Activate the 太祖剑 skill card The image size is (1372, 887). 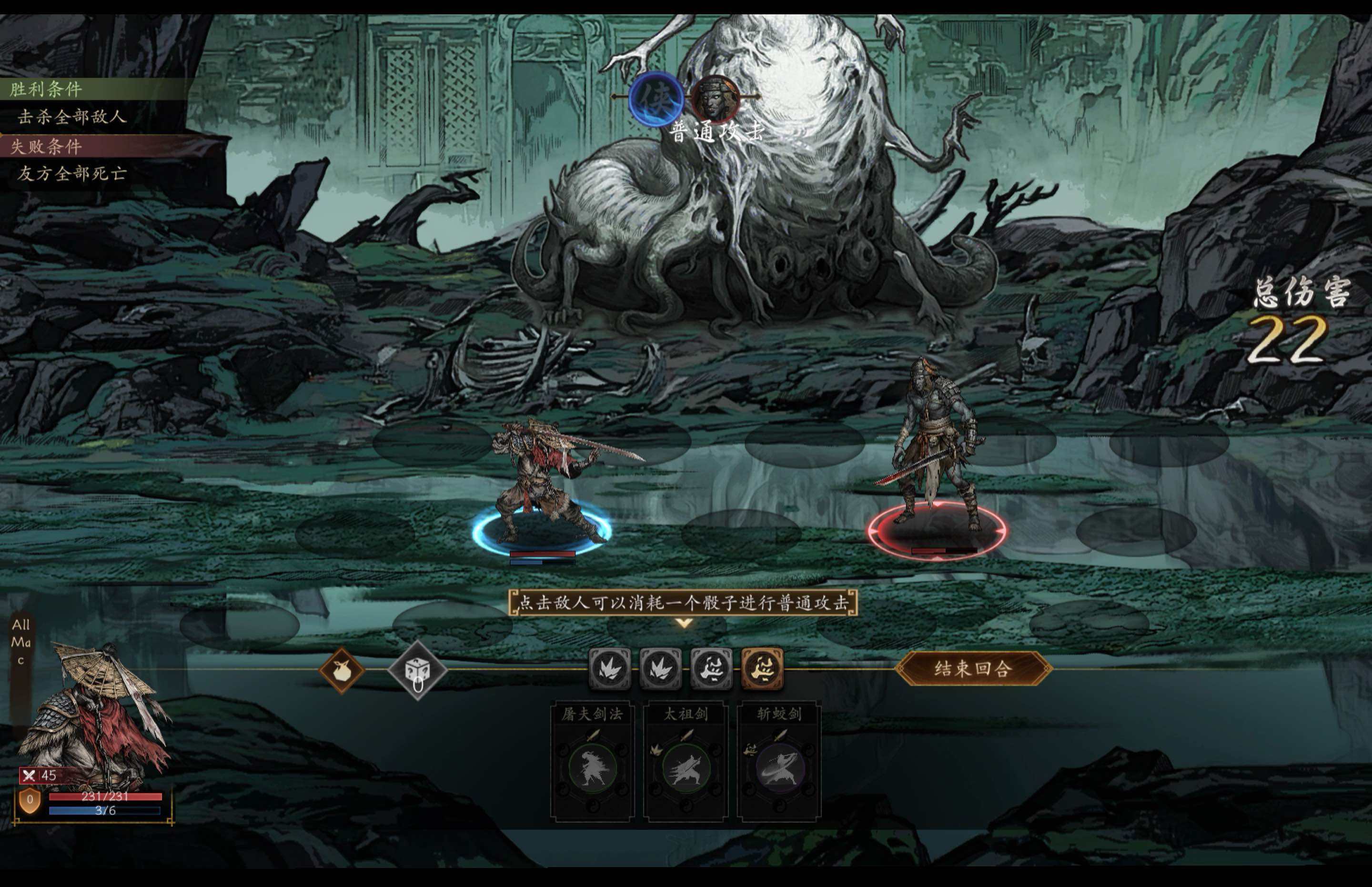click(x=686, y=760)
